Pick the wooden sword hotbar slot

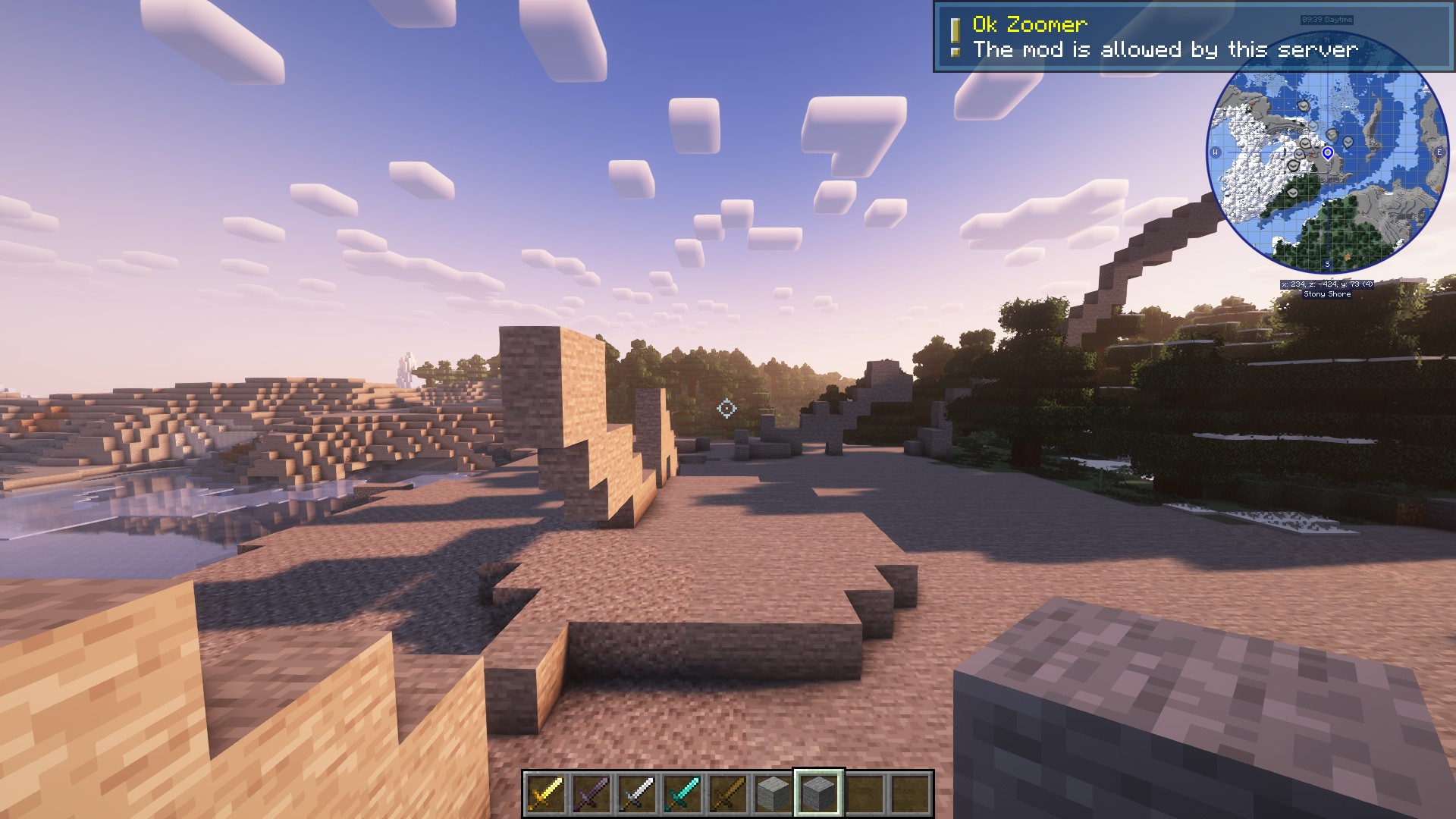tap(728, 794)
